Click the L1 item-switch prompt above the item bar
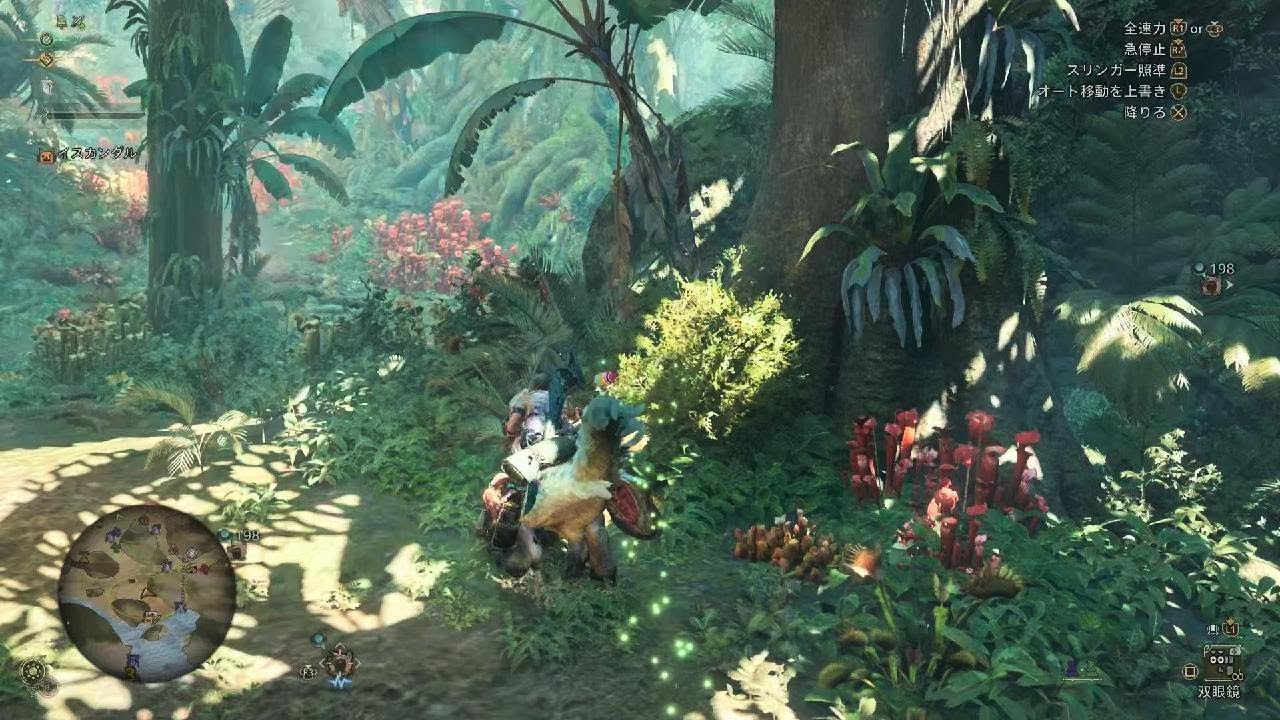The image size is (1280, 720). point(1230,627)
